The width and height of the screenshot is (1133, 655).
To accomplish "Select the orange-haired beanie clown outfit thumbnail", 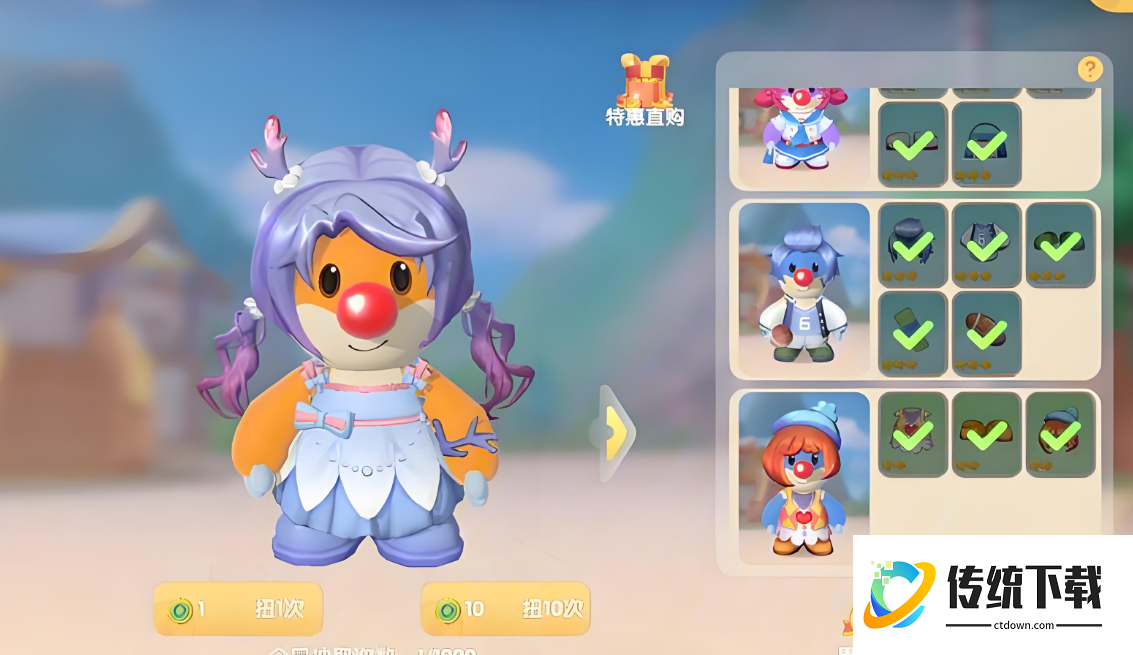I will click(804, 475).
